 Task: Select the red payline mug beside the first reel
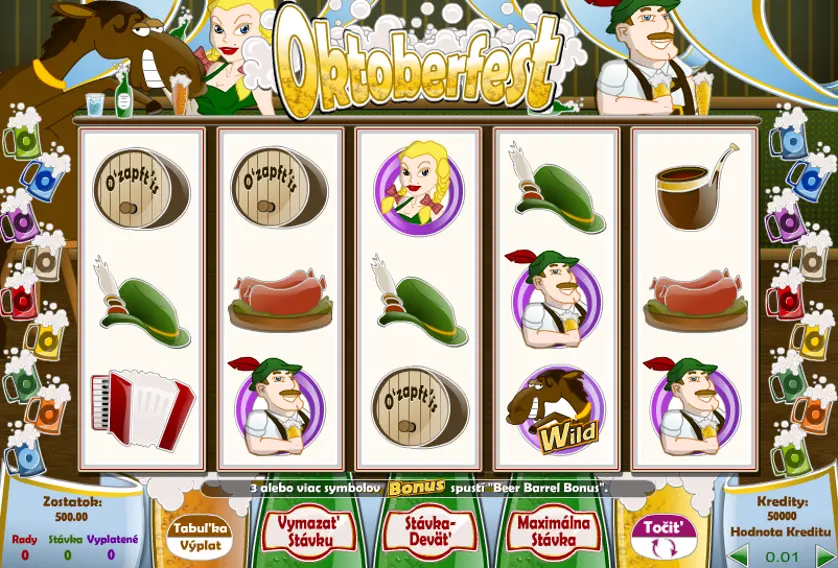tap(22, 299)
